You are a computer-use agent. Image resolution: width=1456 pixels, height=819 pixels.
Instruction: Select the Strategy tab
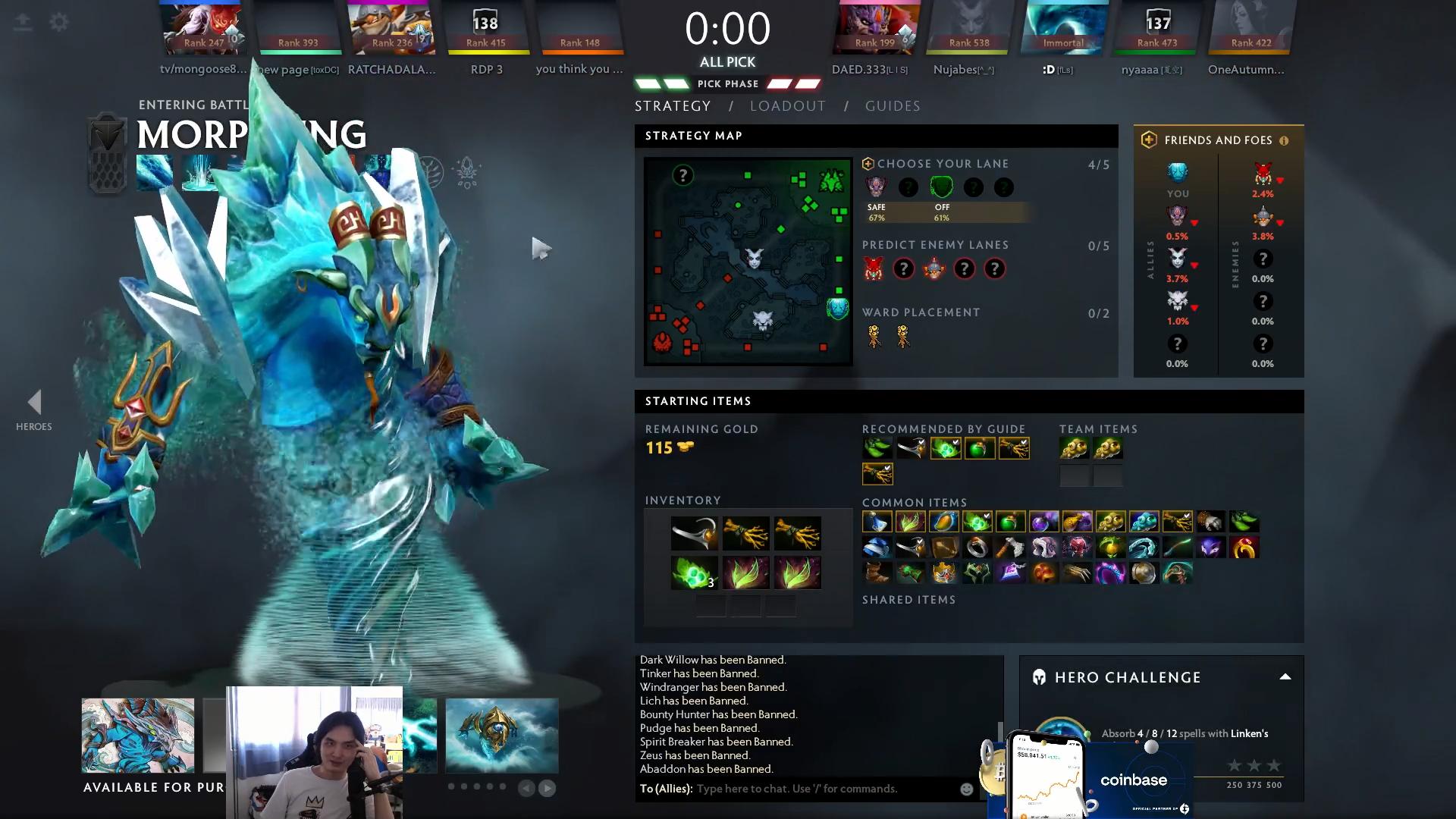tap(673, 106)
